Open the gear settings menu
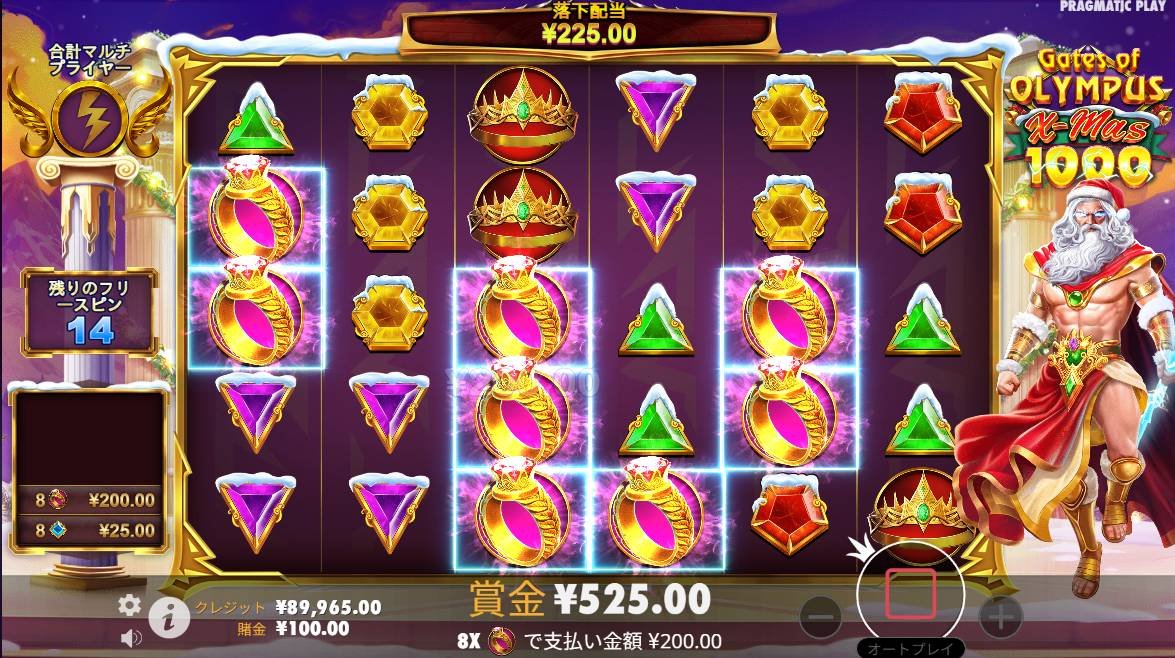This screenshot has width=1175, height=658. click(129, 605)
